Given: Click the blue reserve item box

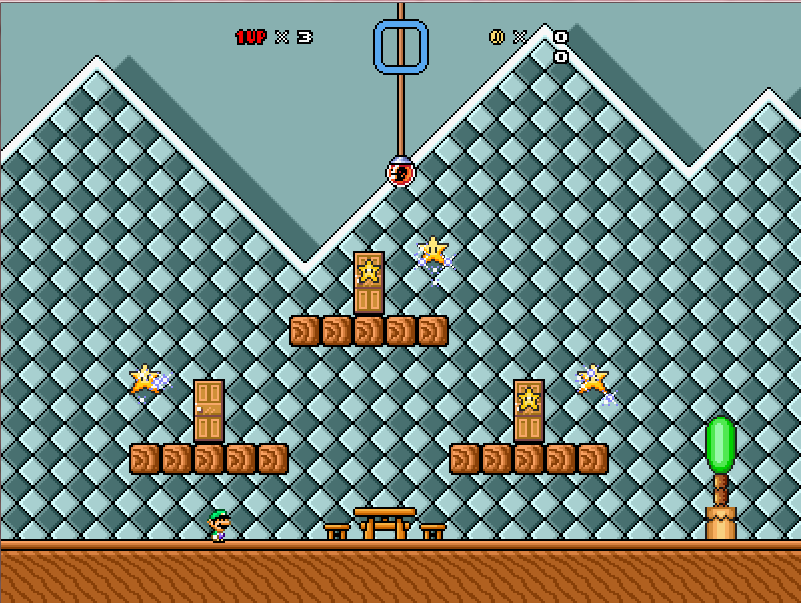Looking at the screenshot, I should (401, 47).
